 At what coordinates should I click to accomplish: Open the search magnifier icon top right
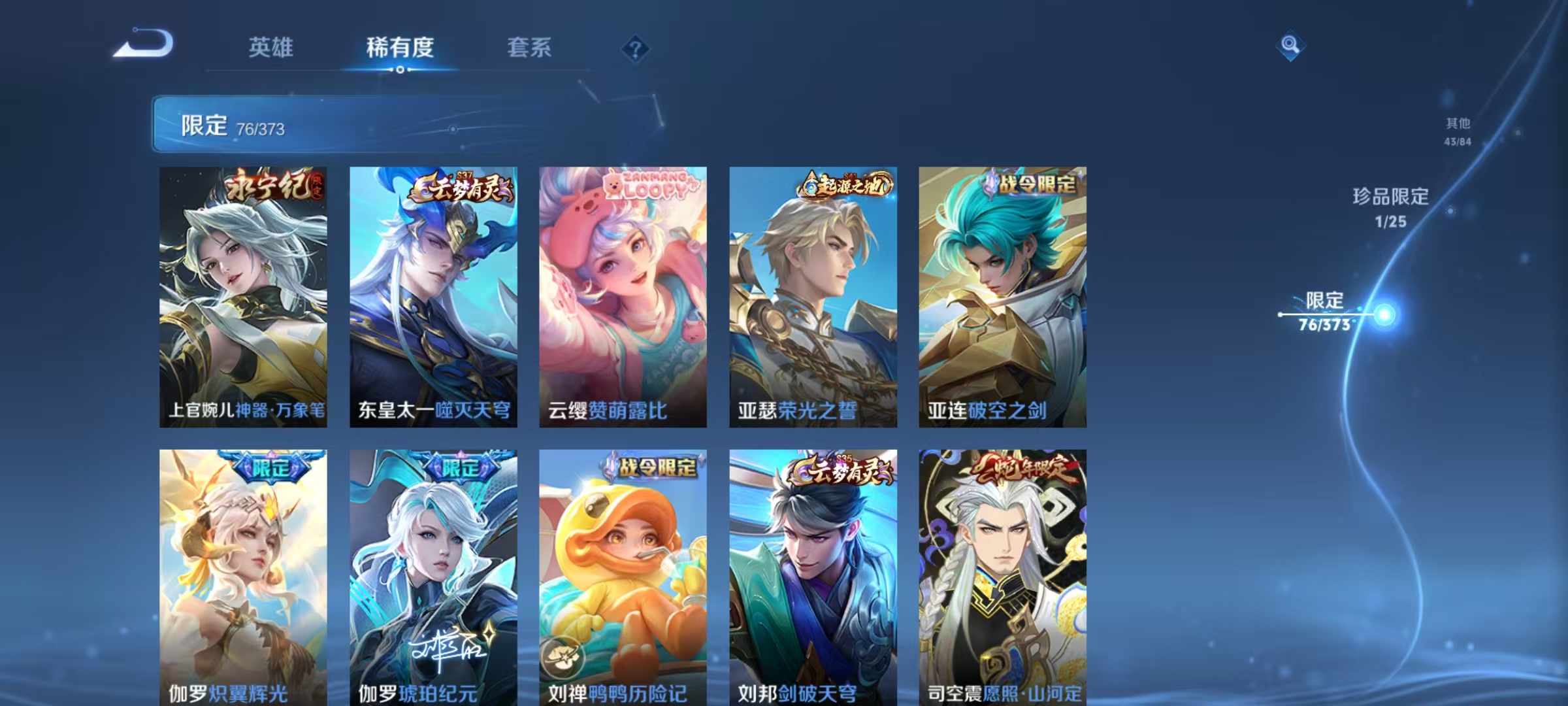pyautogui.click(x=1288, y=48)
